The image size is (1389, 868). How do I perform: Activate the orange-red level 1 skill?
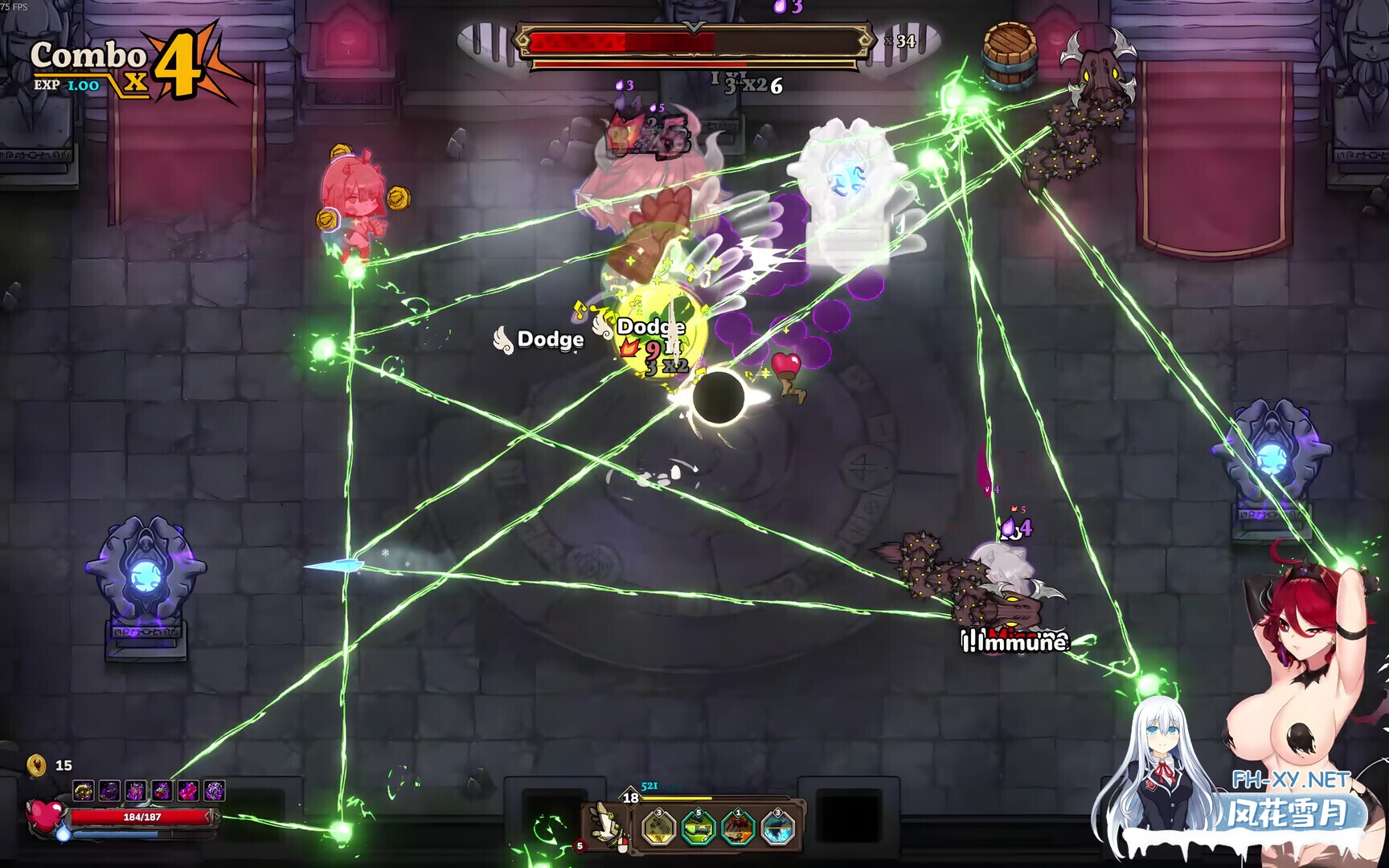point(737,828)
